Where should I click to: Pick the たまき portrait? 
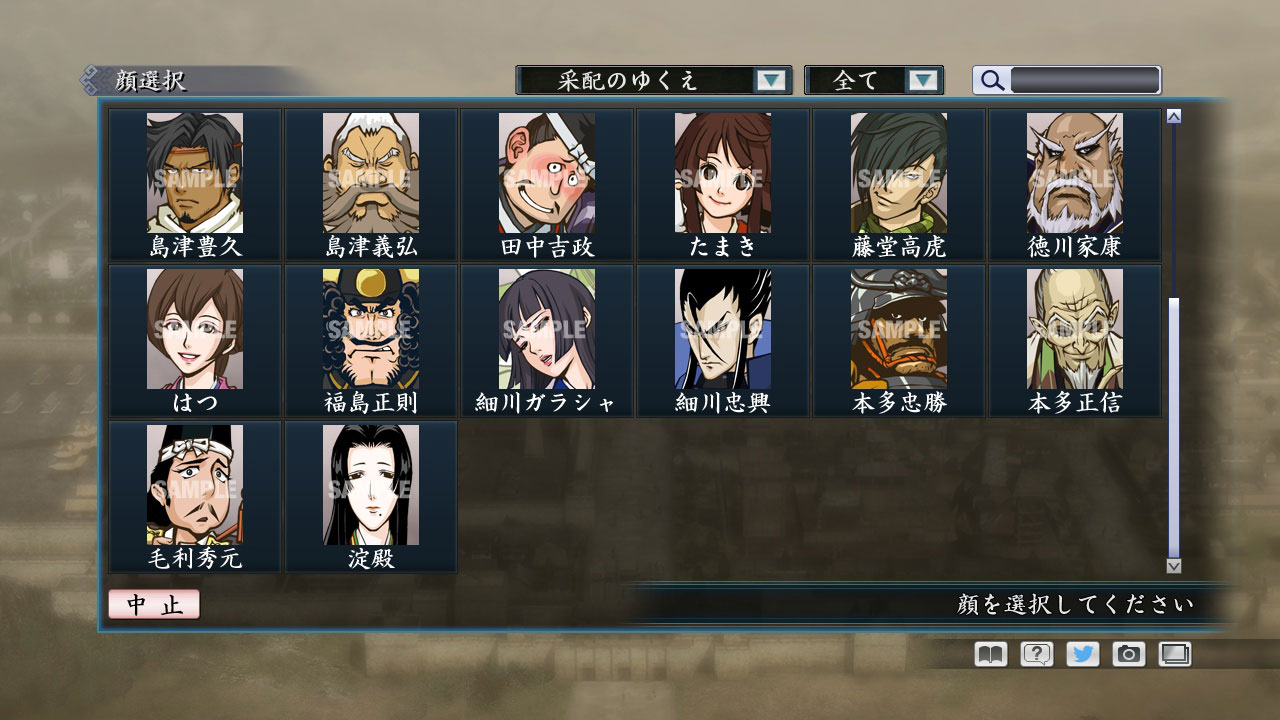722,175
